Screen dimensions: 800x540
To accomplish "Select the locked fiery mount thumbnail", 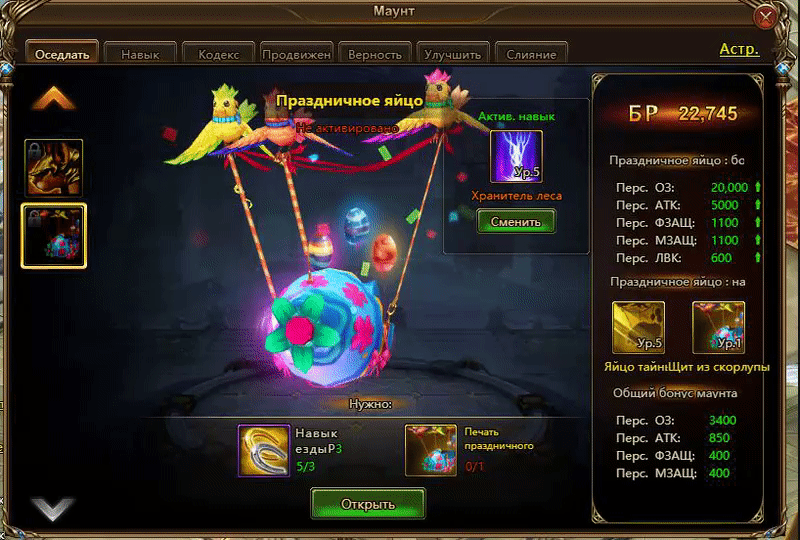I will coord(53,168).
